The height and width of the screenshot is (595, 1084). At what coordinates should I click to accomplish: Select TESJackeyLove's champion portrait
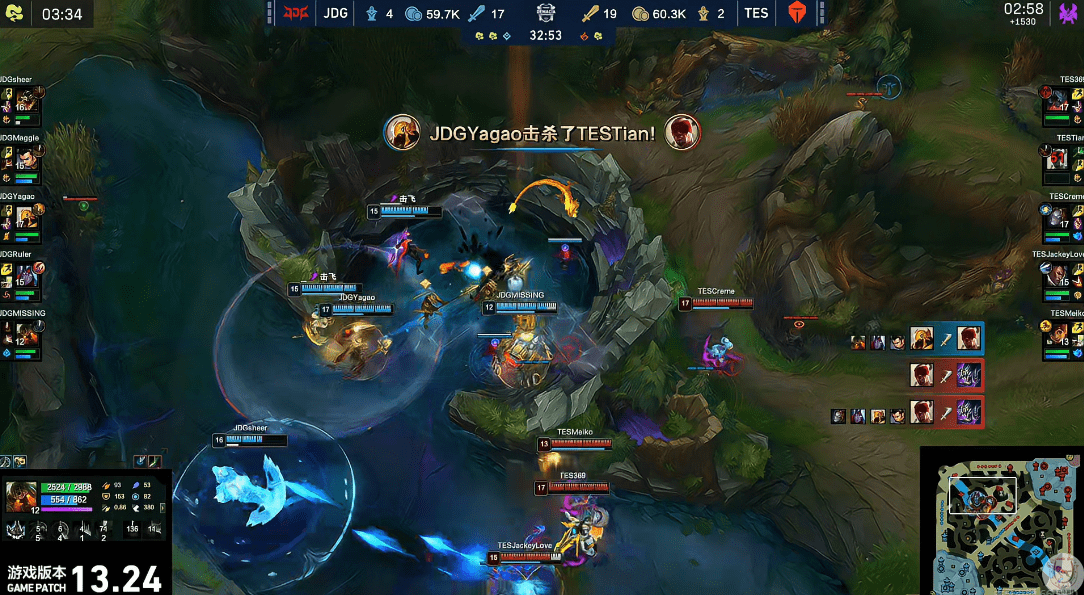(x=1057, y=275)
